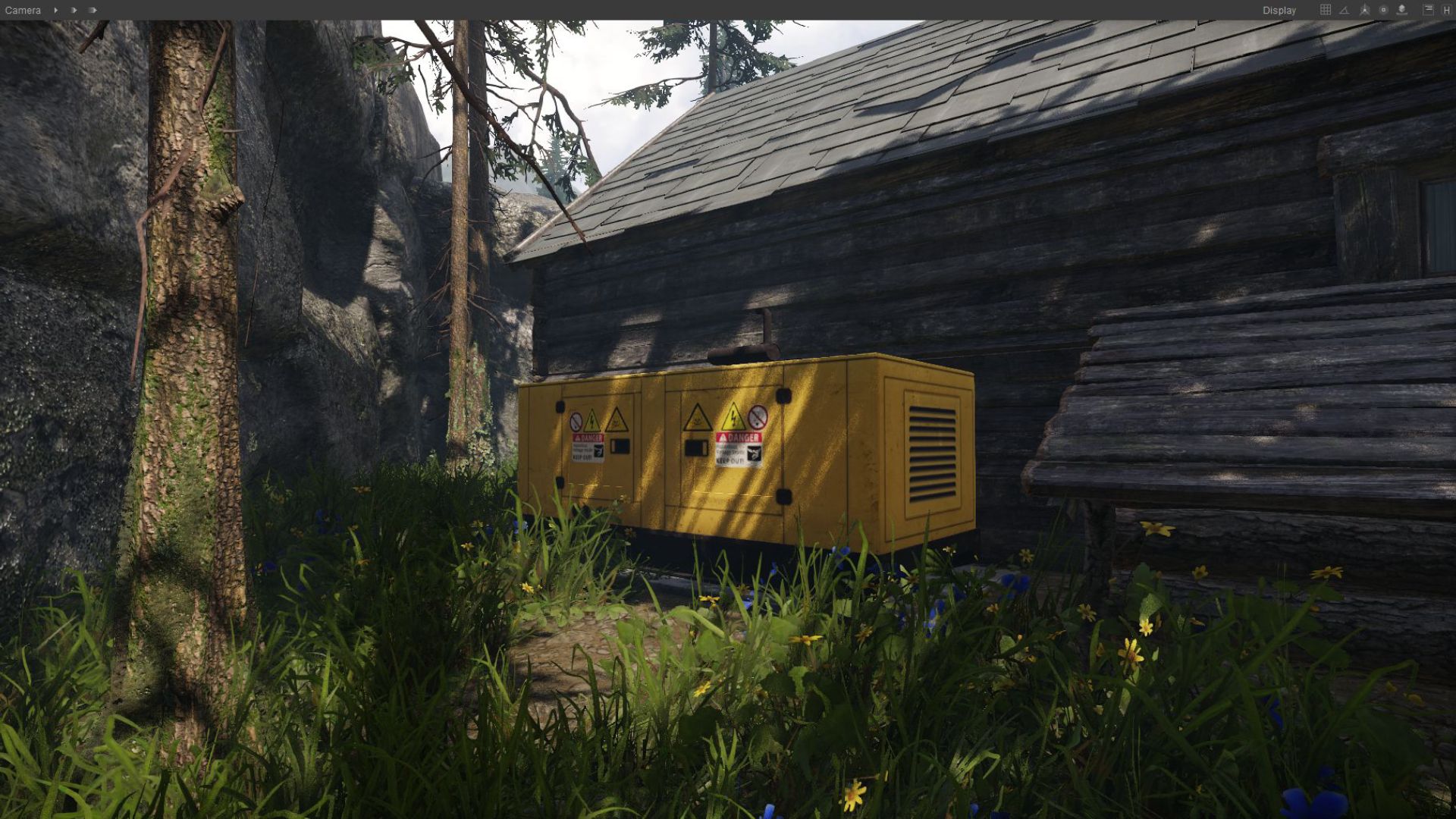
Task: Toggle the grid overlay icon
Action: click(x=1326, y=10)
